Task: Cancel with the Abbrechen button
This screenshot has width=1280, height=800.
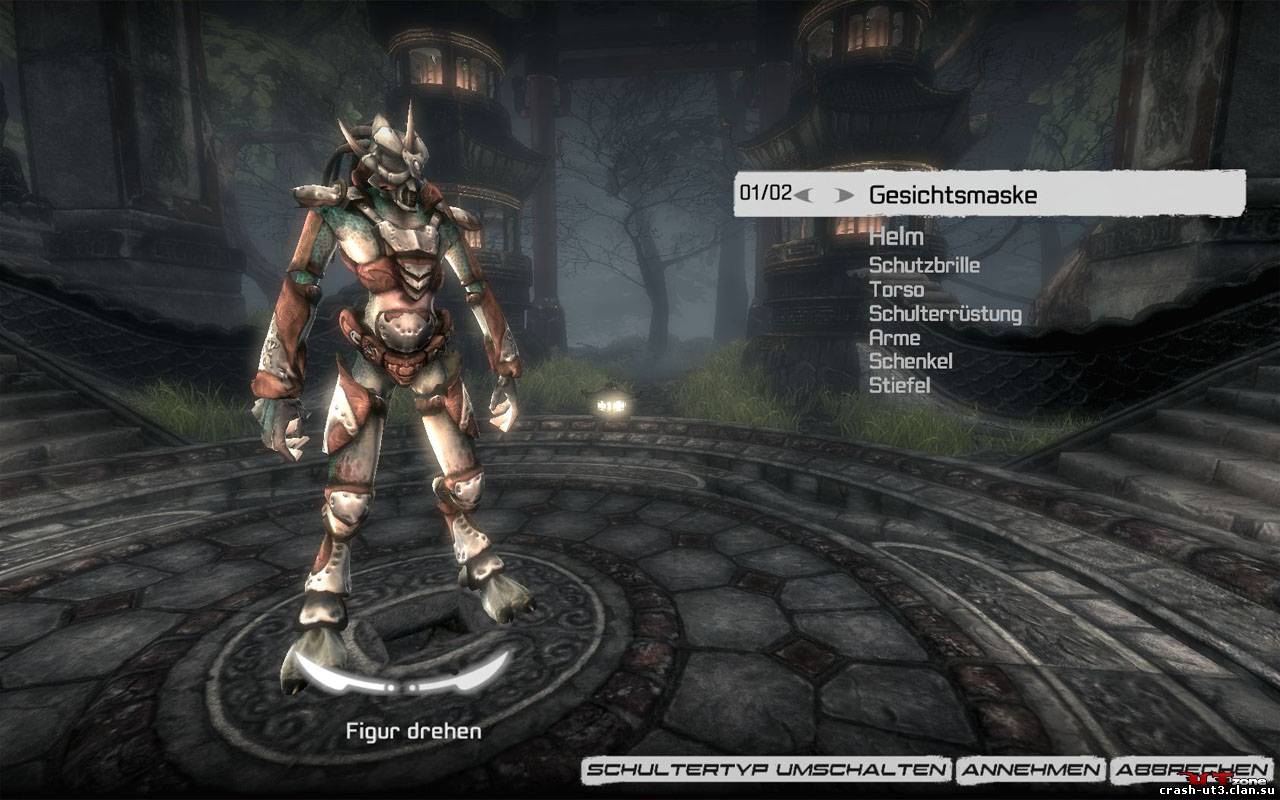Action: [1178, 769]
